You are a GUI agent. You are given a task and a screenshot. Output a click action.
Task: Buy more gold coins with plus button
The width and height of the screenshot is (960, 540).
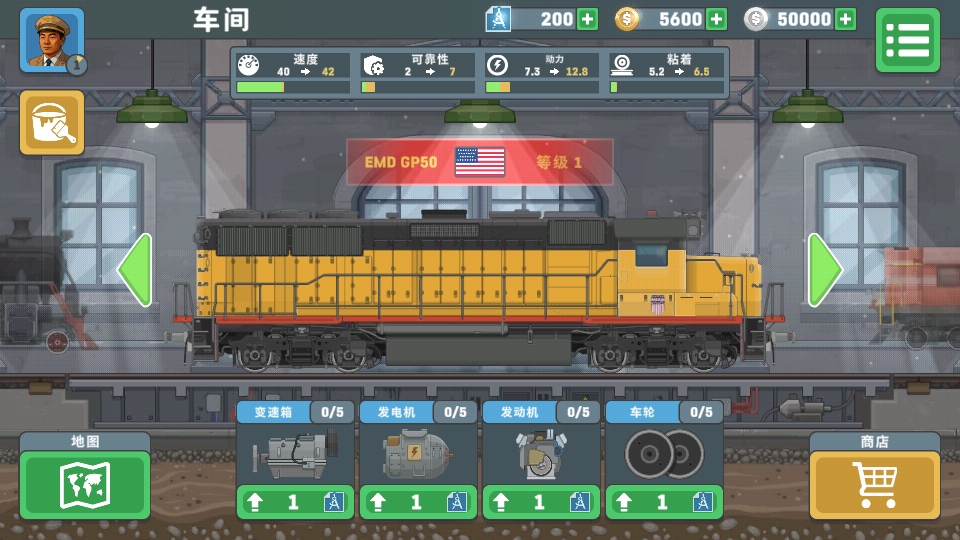point(716,19)
